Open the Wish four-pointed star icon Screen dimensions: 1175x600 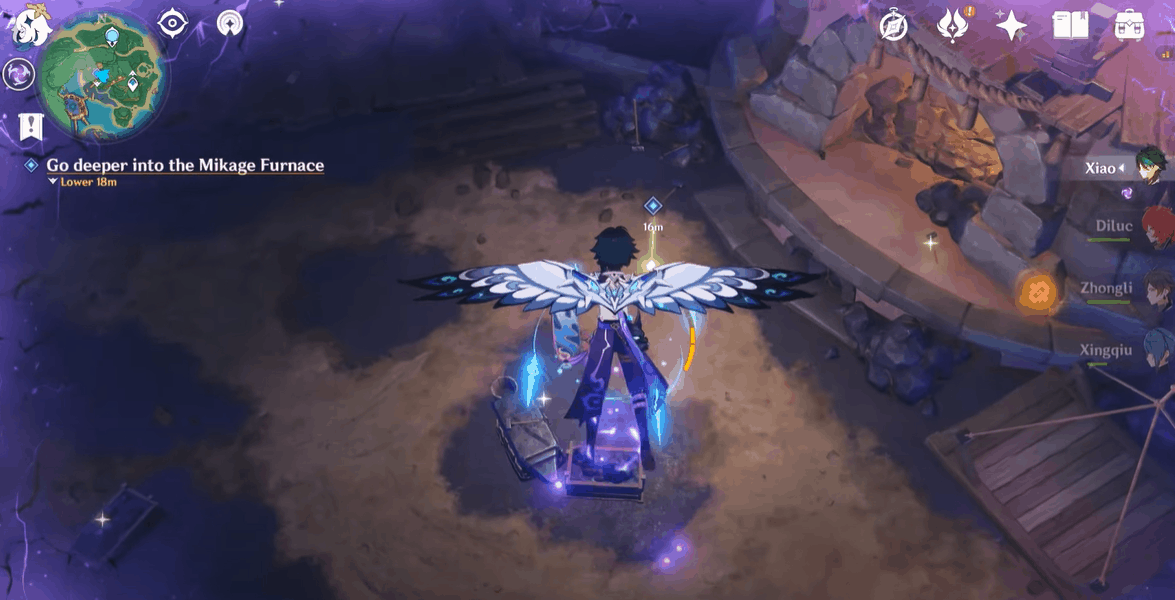pyautogui.click(x=1011, y=26)
